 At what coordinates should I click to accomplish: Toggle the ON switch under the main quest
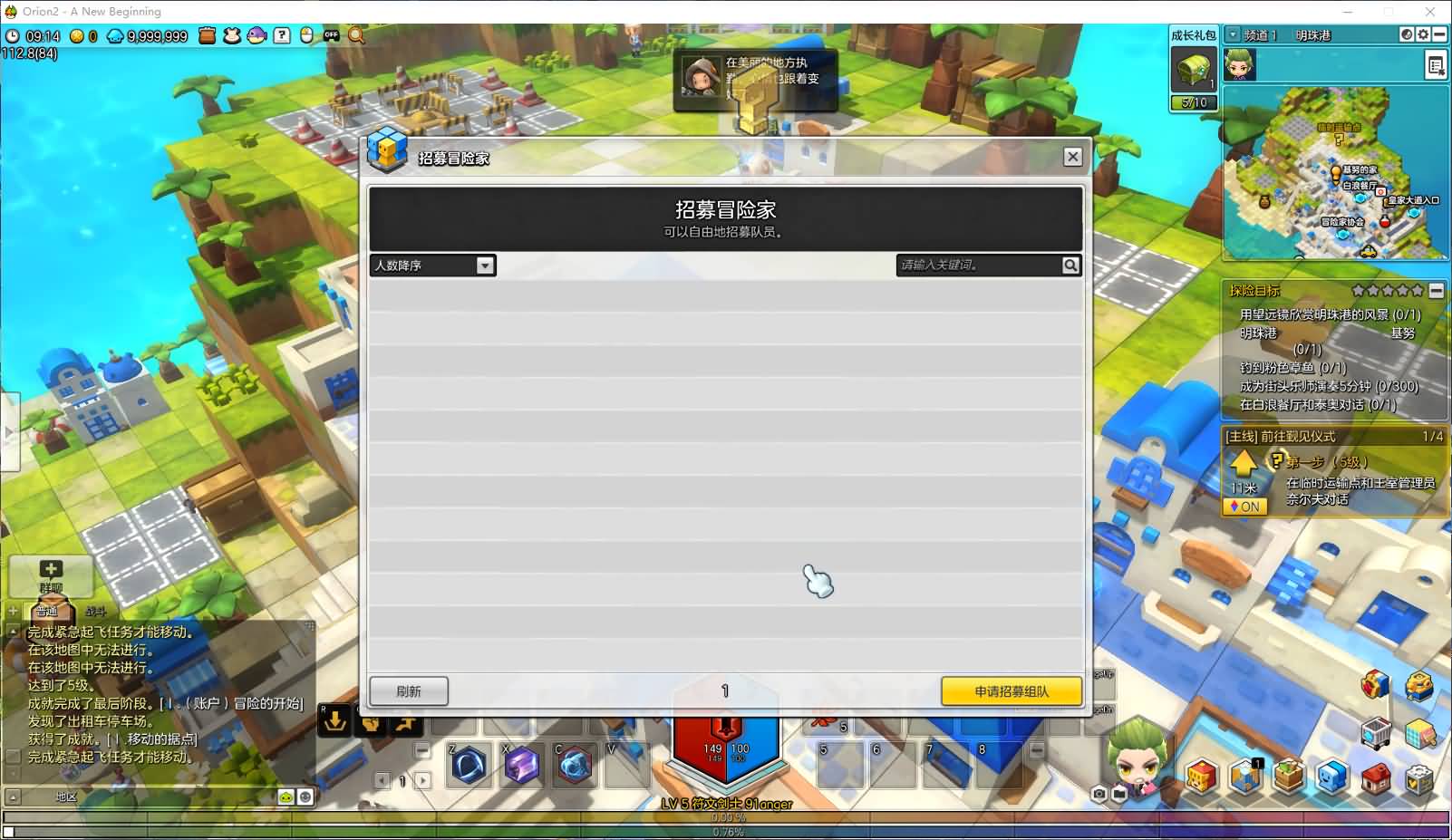pos(1245,507)
